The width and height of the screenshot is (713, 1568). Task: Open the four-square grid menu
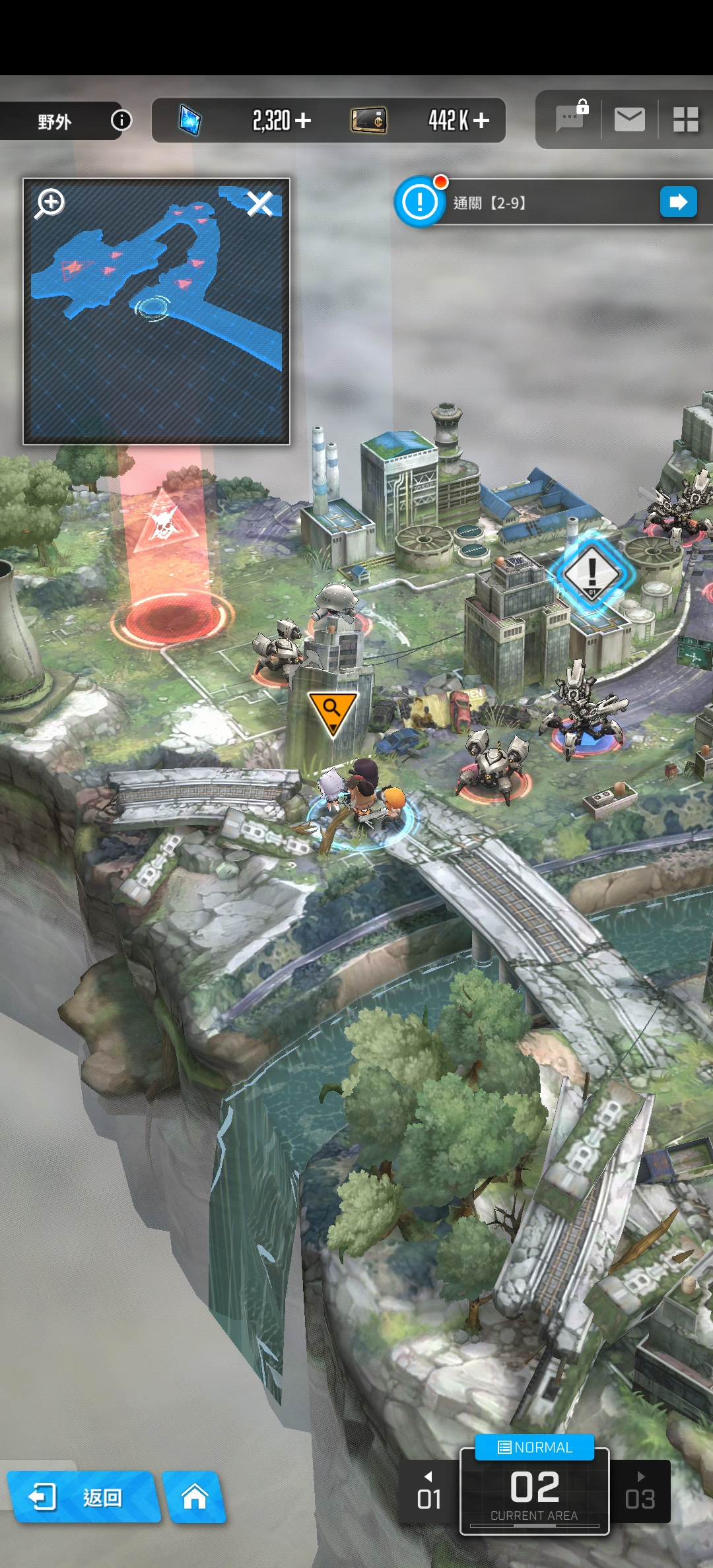pyautogui.click(x=685, y=119)
